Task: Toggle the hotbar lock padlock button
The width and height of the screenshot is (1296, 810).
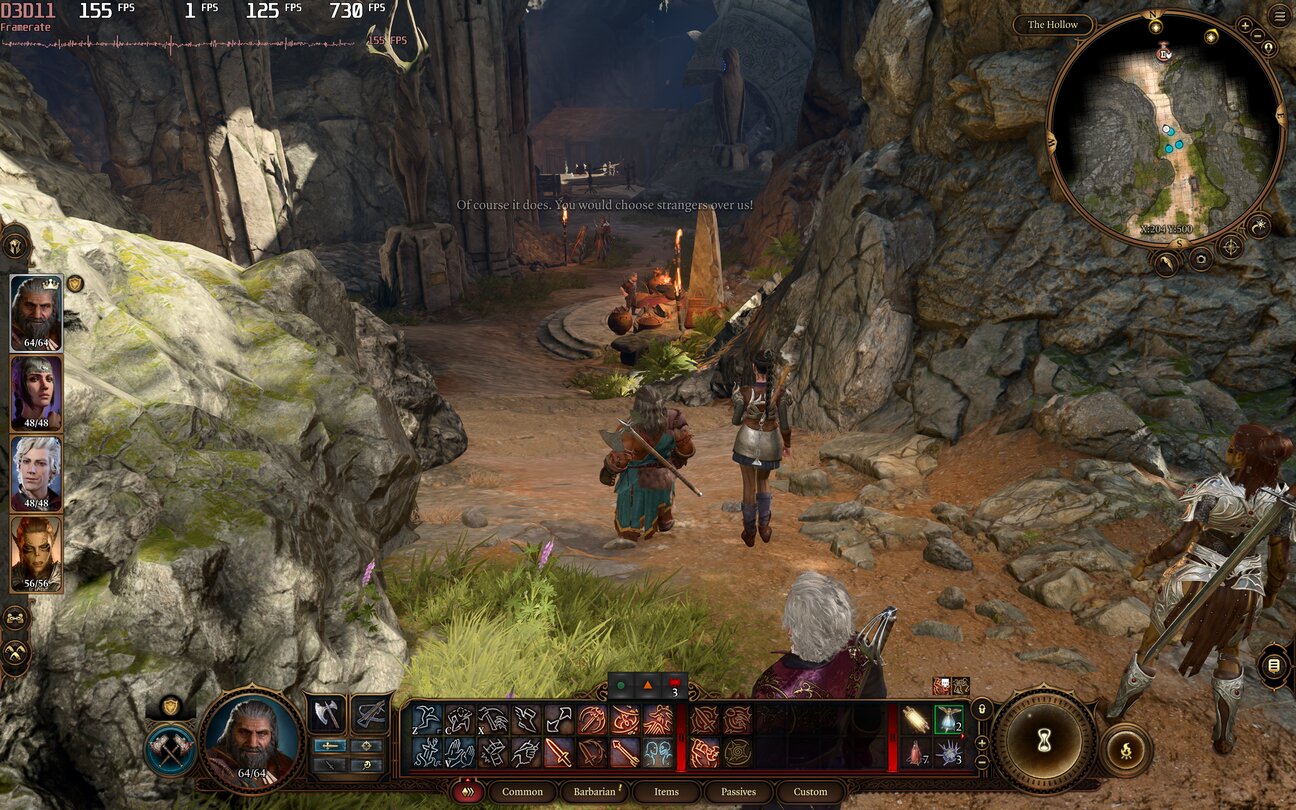Action: [x=982, y=709]
